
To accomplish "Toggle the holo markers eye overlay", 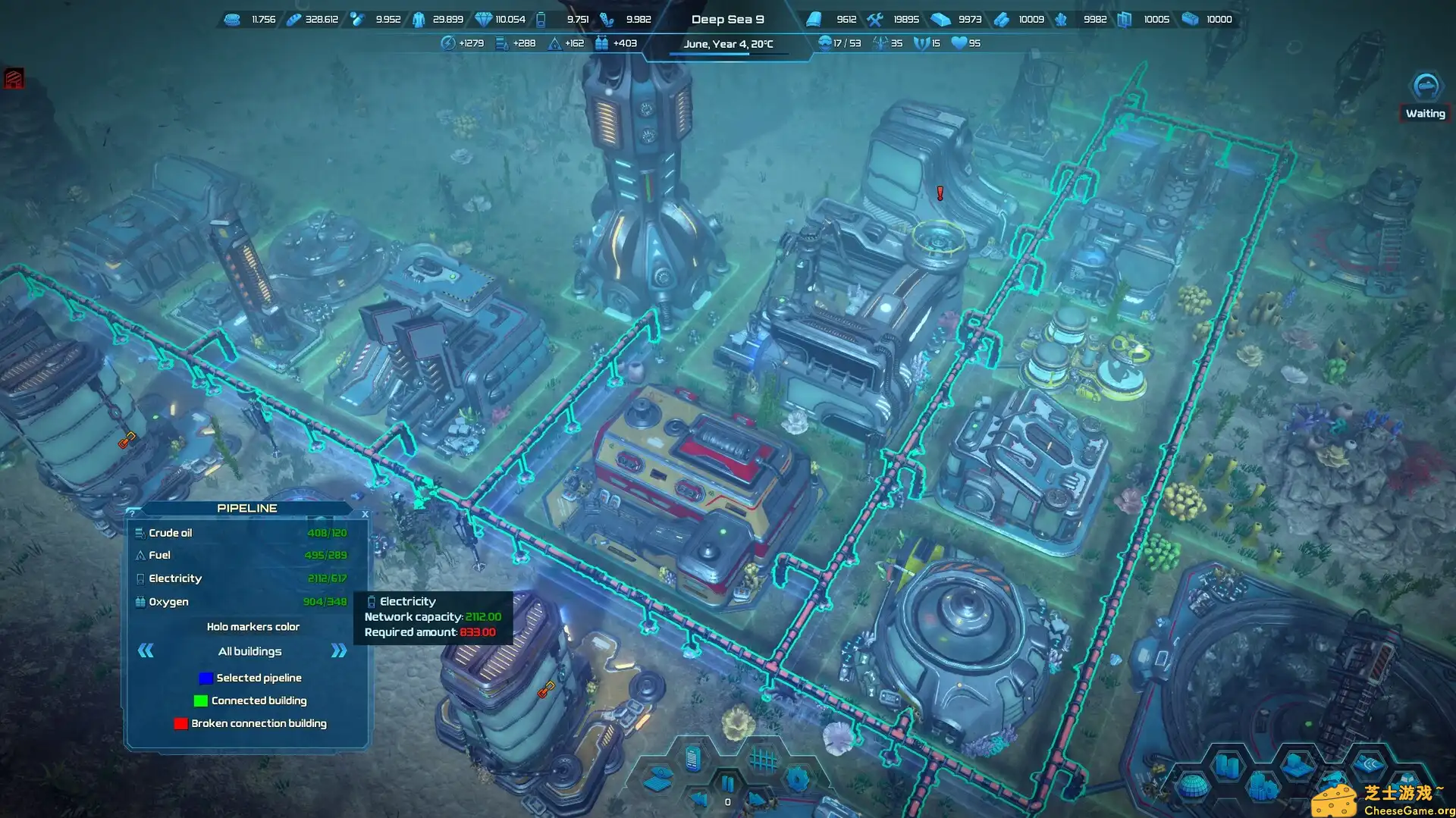I will (x=658, y=779).
